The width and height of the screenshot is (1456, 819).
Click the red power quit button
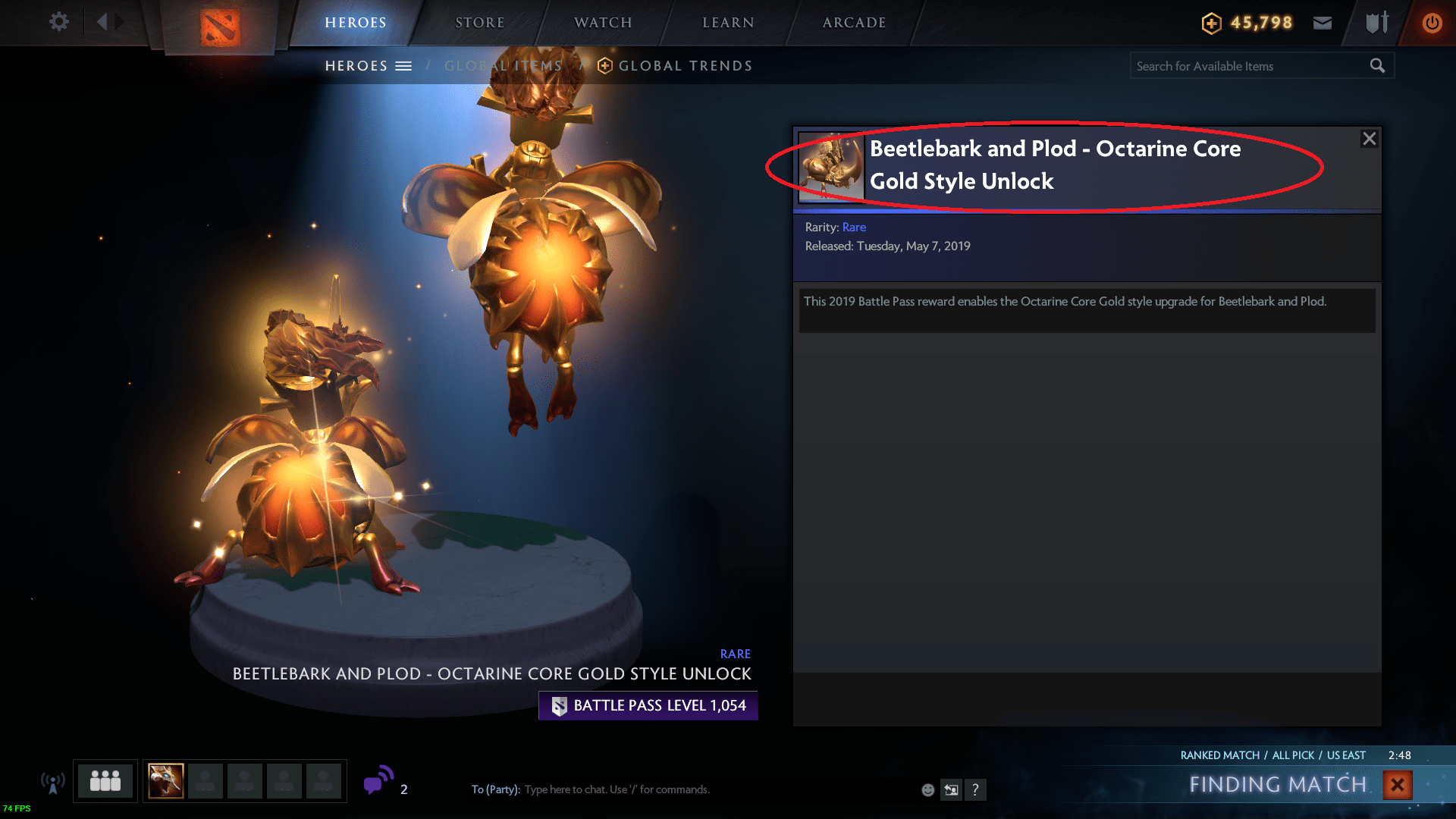[x=1432, y=23]
